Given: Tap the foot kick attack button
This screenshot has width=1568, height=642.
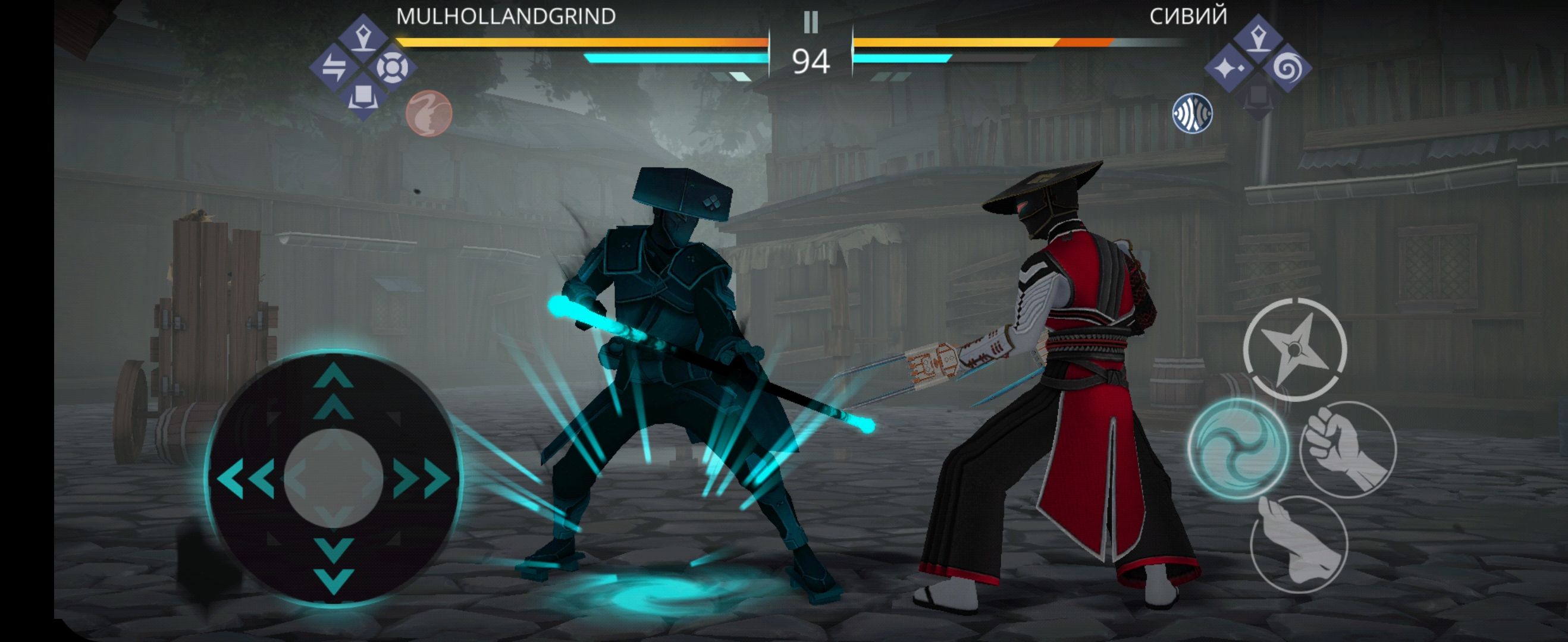Looking at the screenshot, I should pos(1299,543).
